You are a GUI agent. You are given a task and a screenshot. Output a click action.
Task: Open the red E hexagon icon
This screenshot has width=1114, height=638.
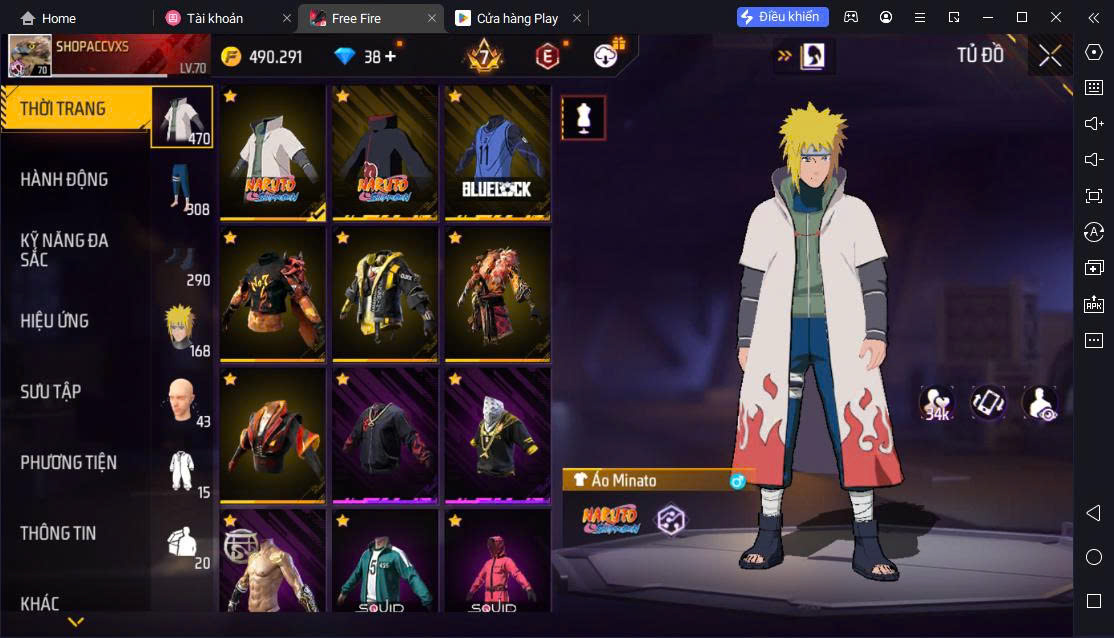546,57
